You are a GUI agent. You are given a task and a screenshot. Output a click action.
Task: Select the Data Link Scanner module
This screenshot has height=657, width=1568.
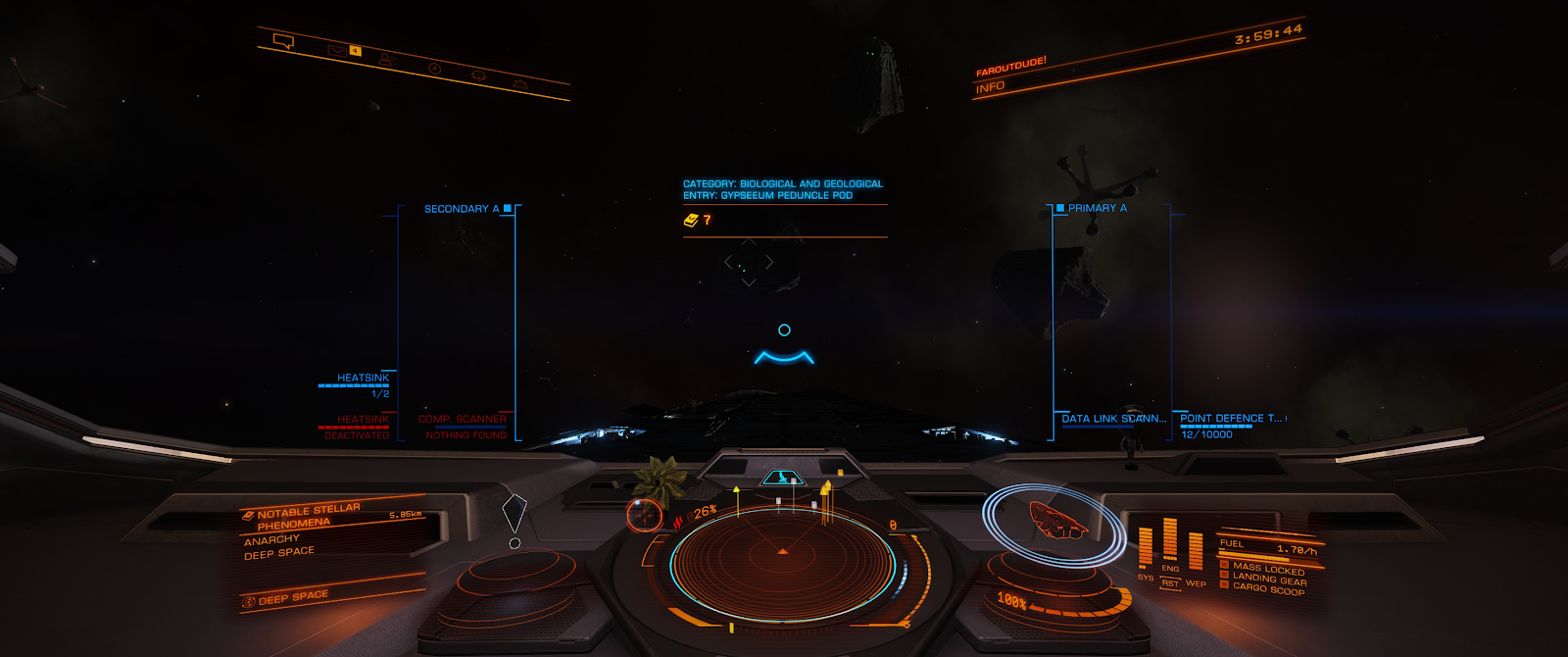coord(1113,419)
